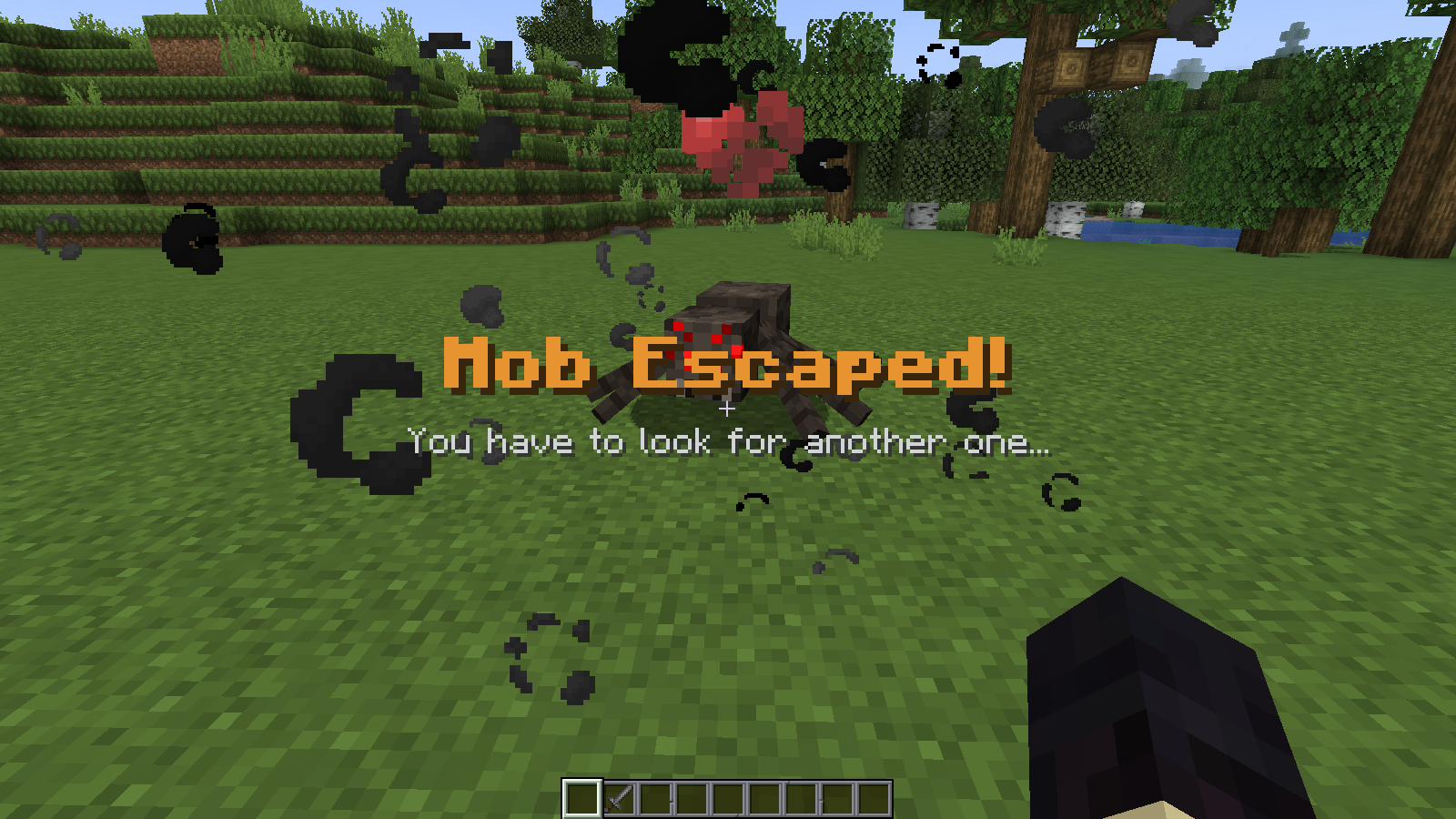This screenshot has height=819, width=1456.
Task: Click the middle (fifth) hotbar slot
Action: click(x=728, y=798)
